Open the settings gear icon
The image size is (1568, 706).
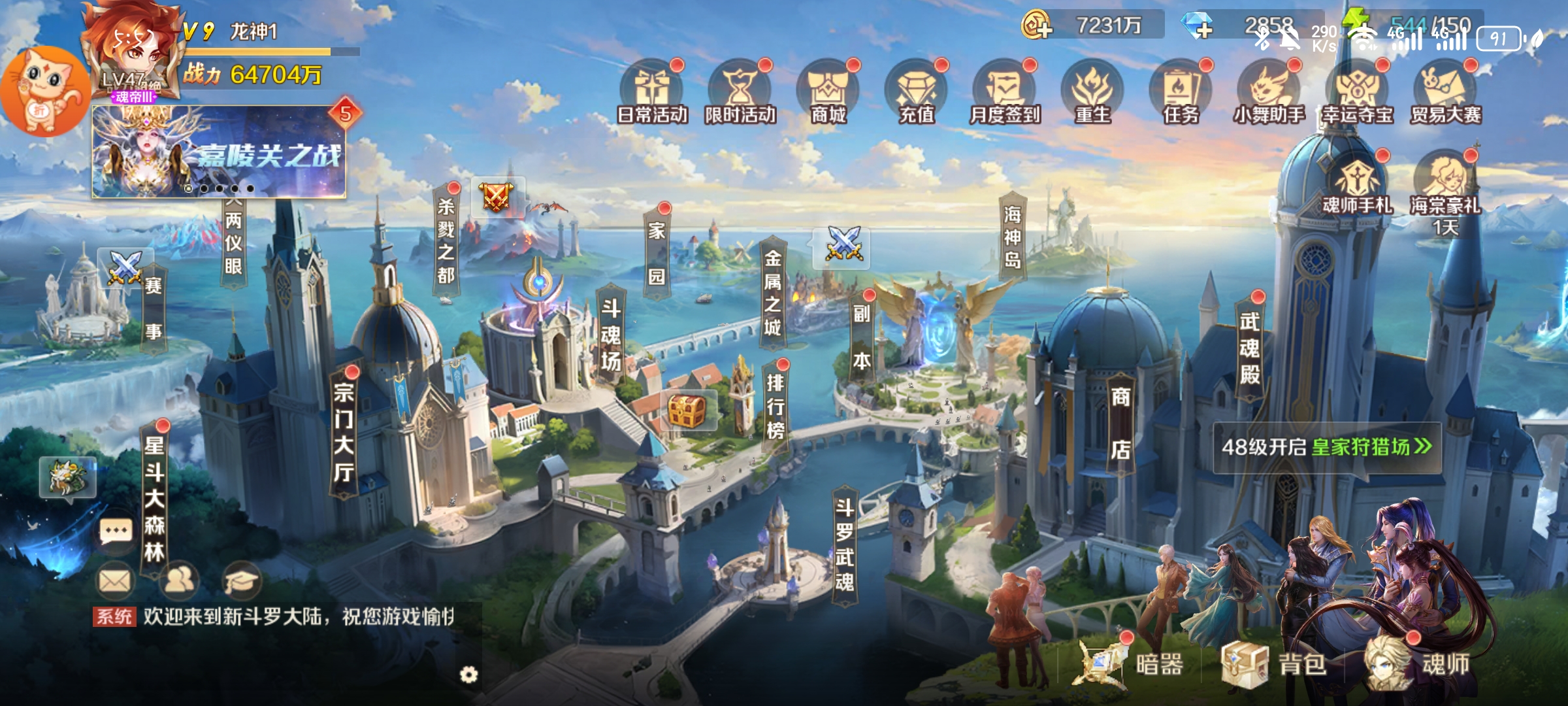(x=468, y=675)
